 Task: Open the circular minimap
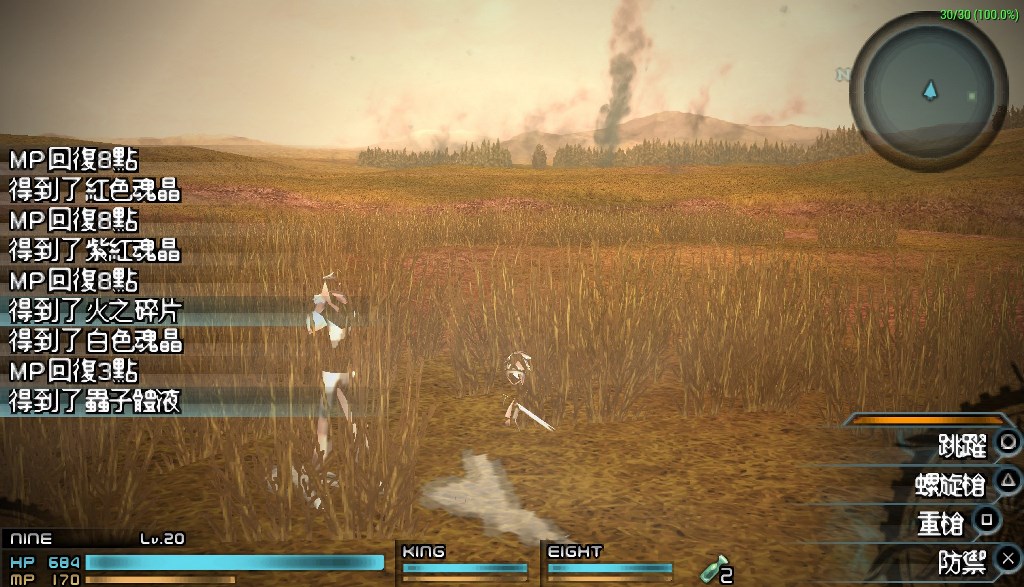929,92
